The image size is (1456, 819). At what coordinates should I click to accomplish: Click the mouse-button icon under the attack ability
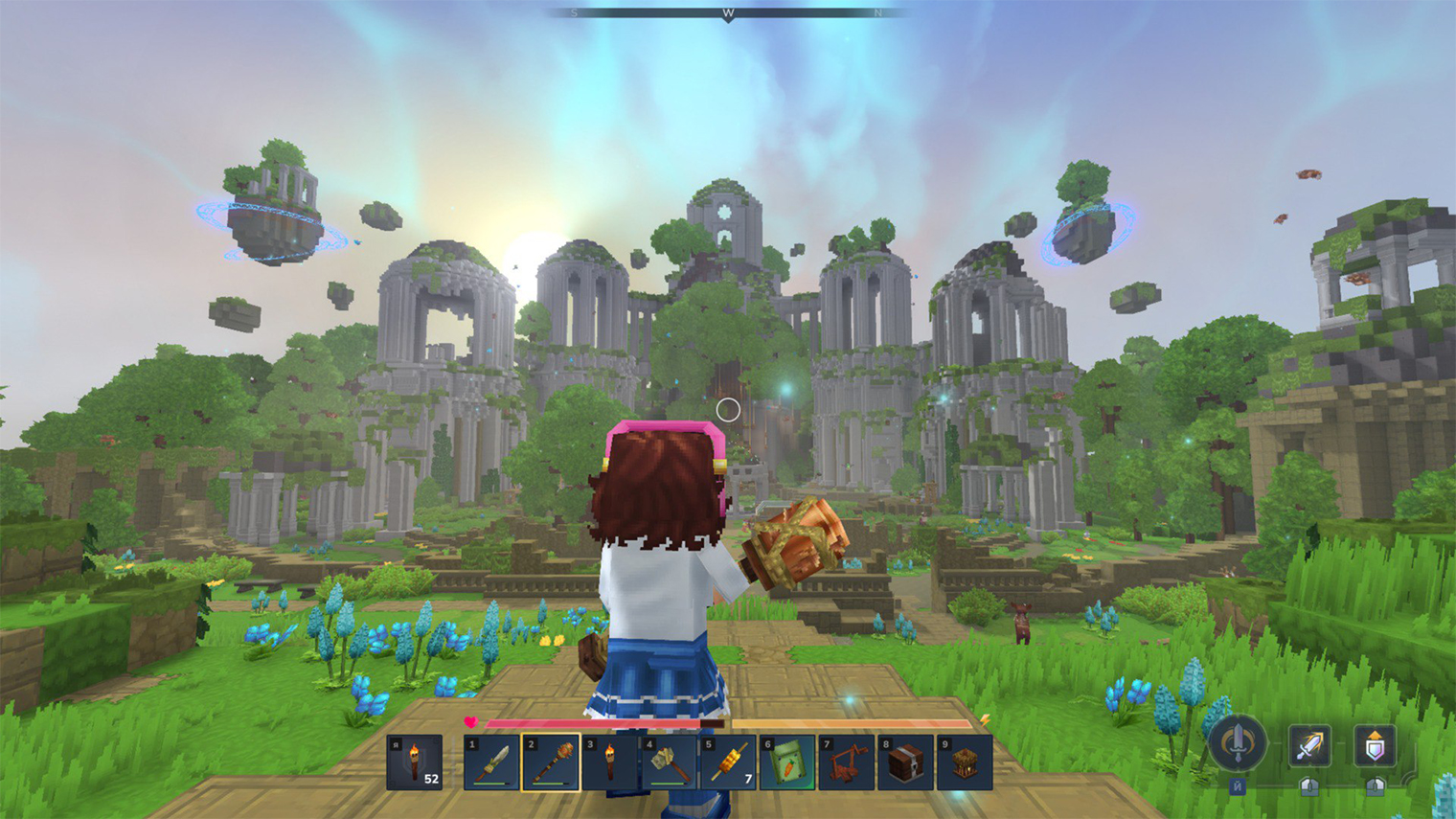click(x=1309, y=787)
